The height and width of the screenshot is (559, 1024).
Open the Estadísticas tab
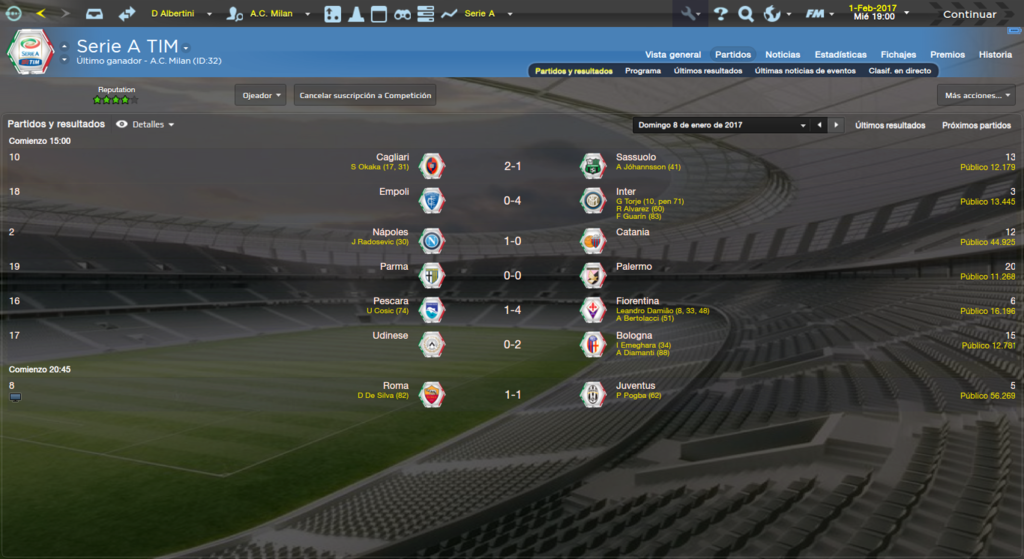[x=840, y=54]
